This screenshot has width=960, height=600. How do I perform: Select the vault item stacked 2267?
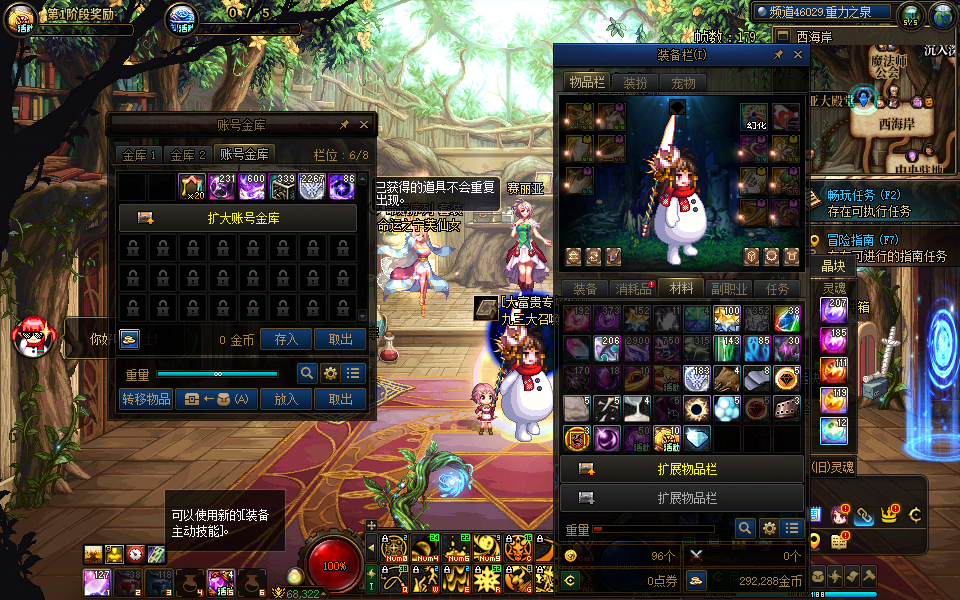point(312,187)
